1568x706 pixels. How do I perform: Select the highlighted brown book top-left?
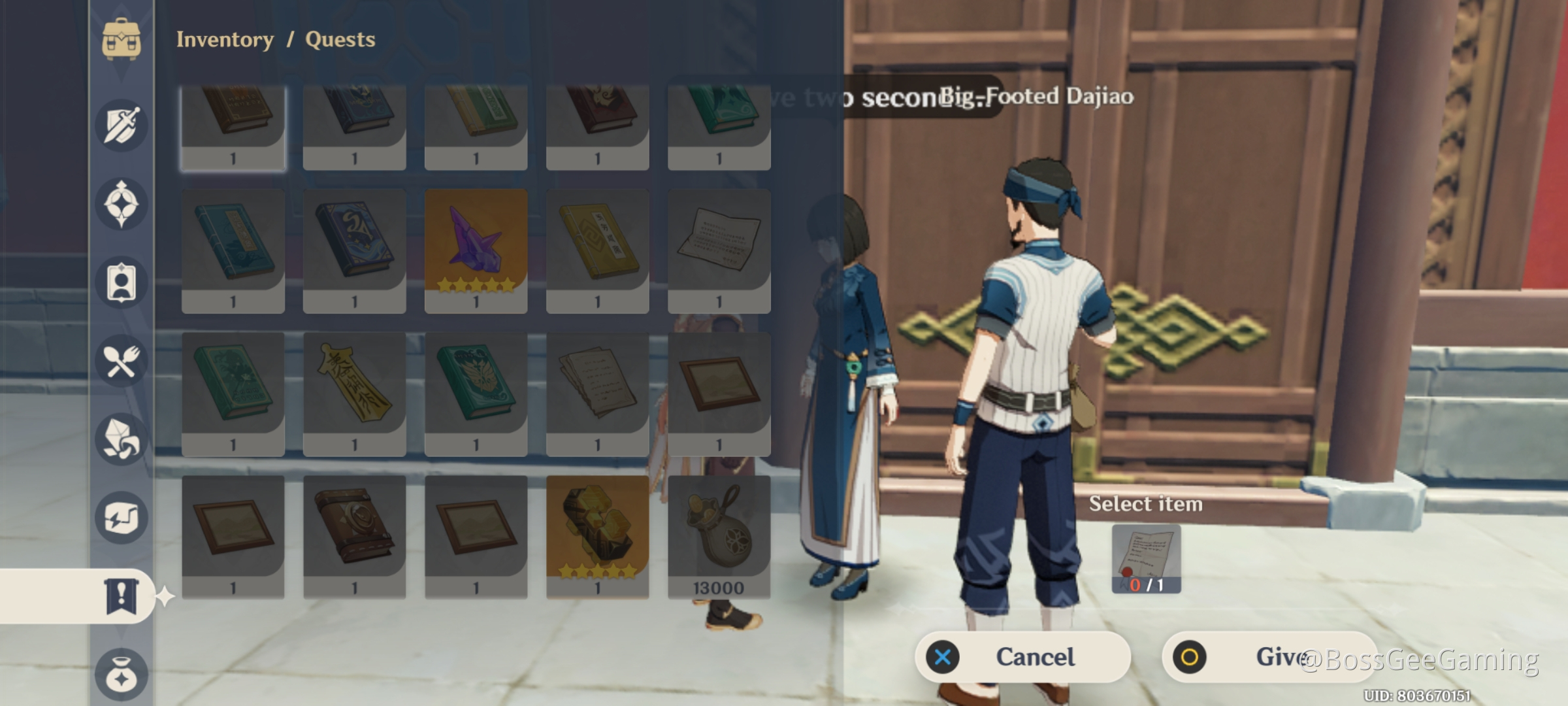233,124
